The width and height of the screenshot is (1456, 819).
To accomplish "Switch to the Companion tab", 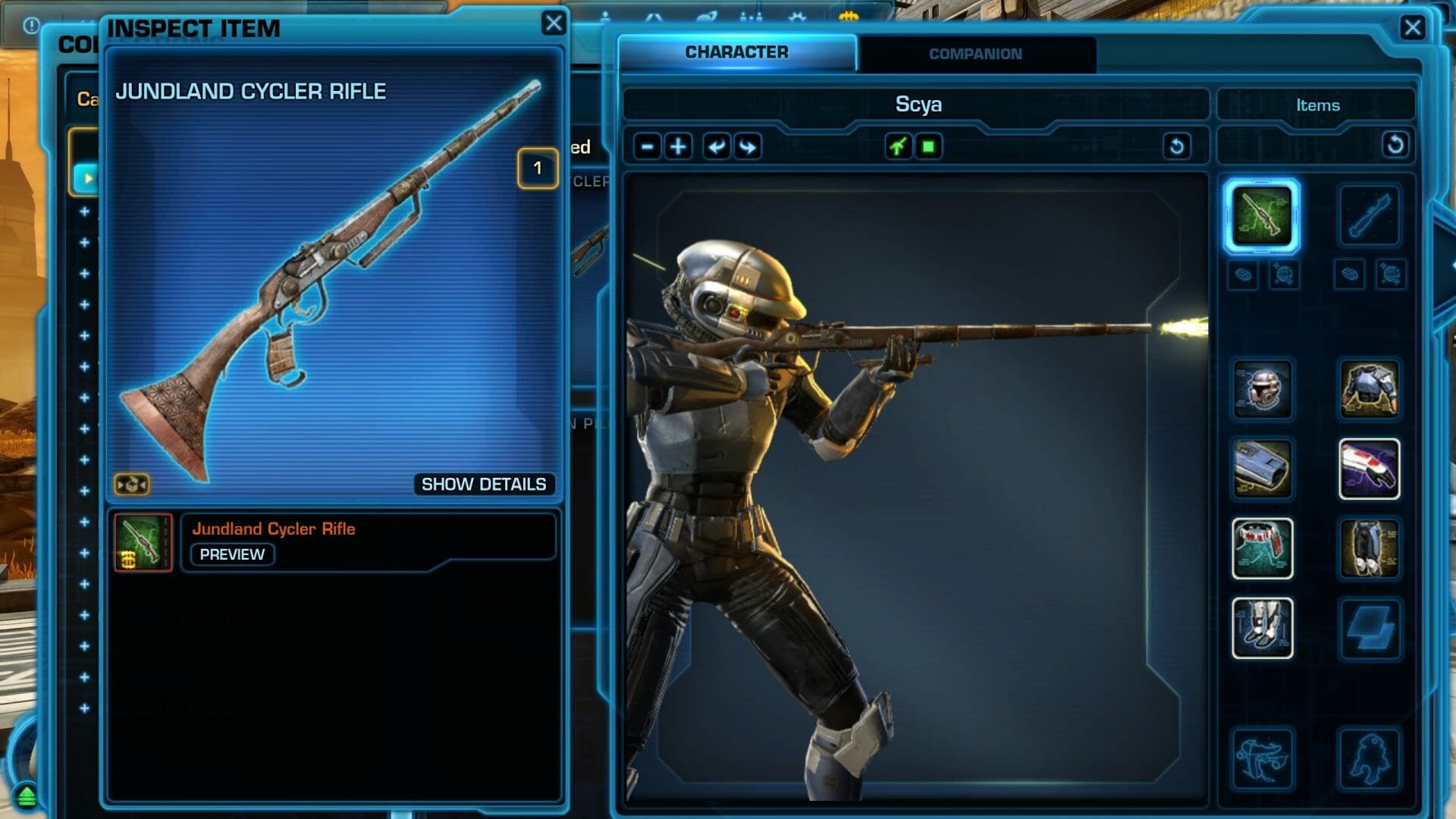I will pos(975,54).
